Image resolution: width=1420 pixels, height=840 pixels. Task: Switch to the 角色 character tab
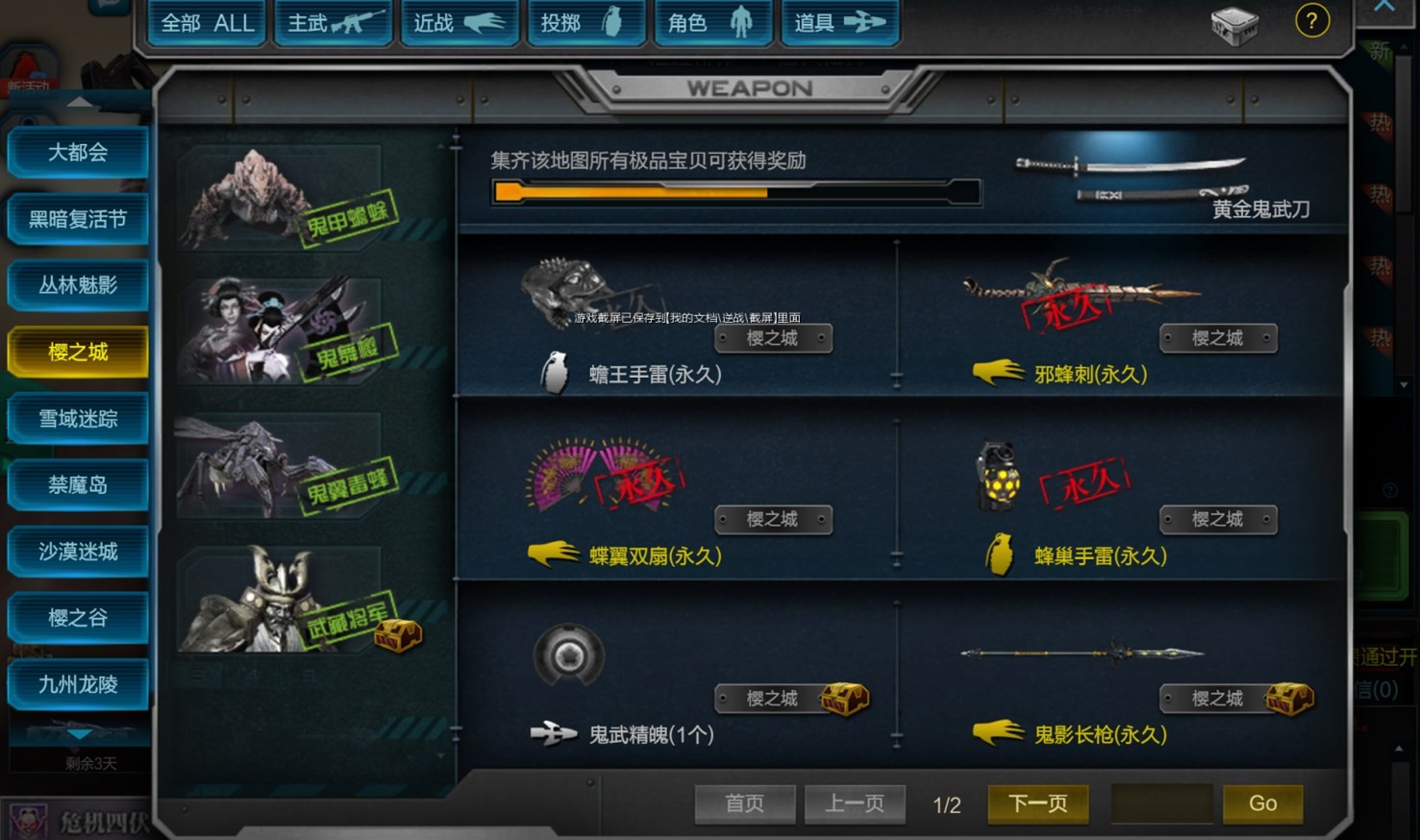712,23
